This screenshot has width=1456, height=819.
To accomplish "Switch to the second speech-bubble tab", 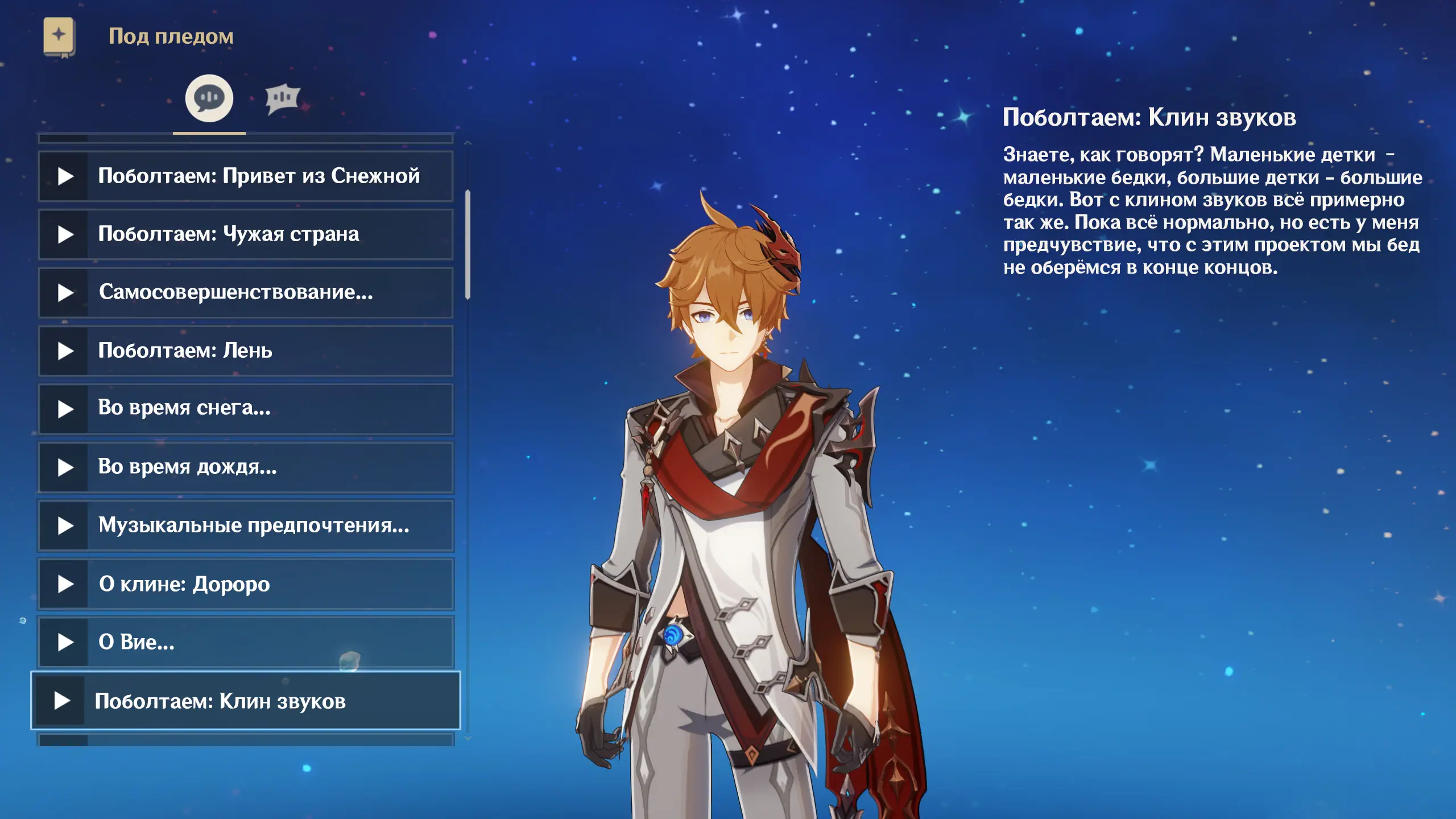I will point(282,99).
